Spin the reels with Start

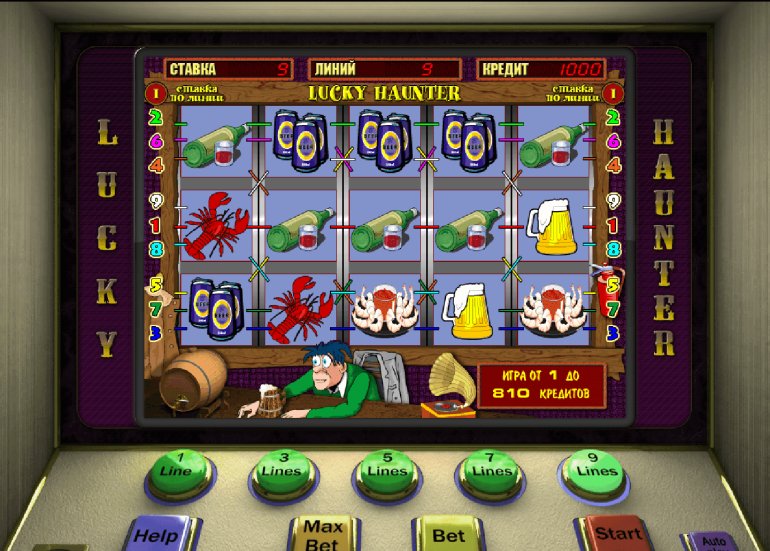click(617, 534)
